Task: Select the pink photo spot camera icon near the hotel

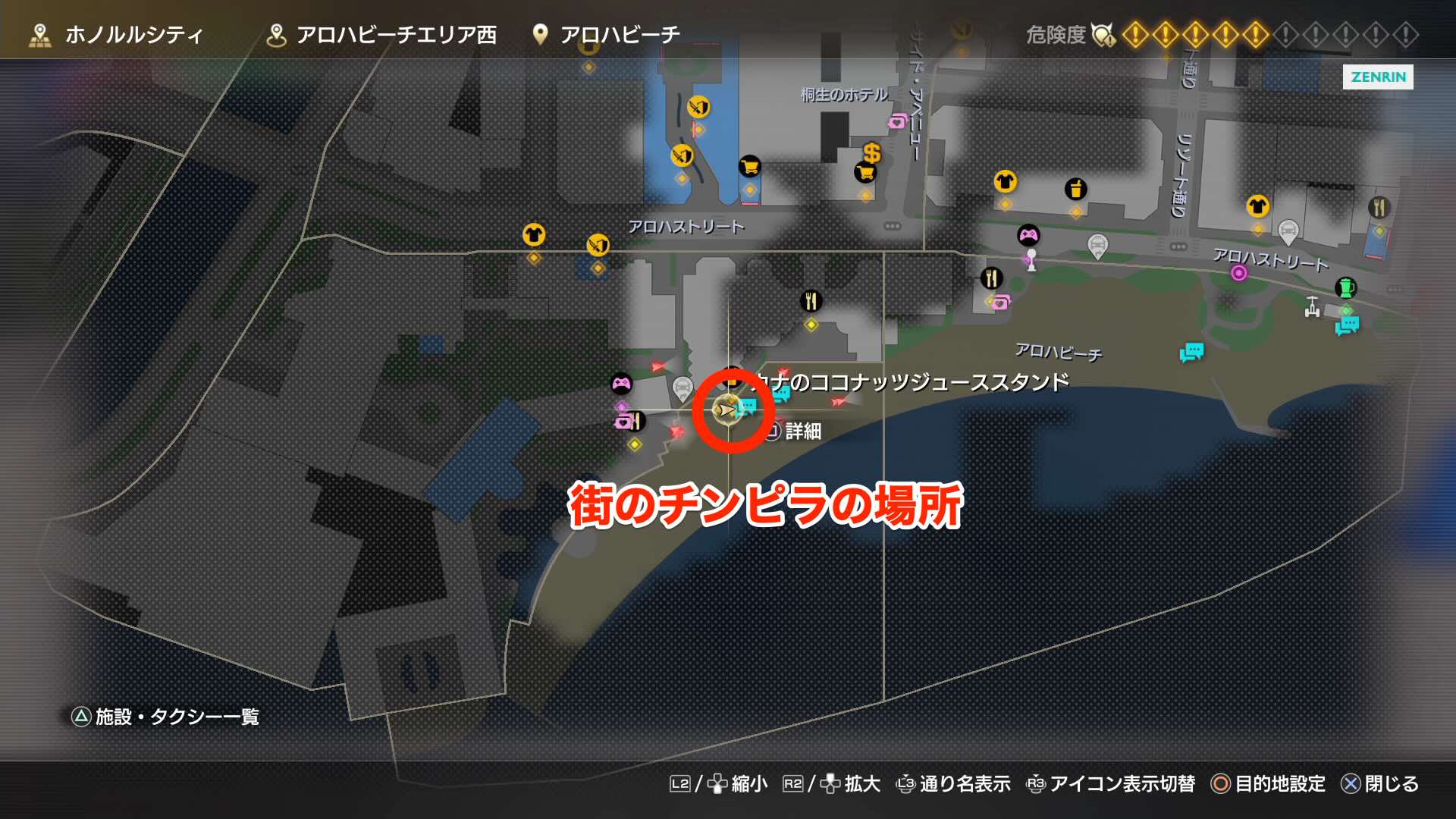Action: pos(896,121)
